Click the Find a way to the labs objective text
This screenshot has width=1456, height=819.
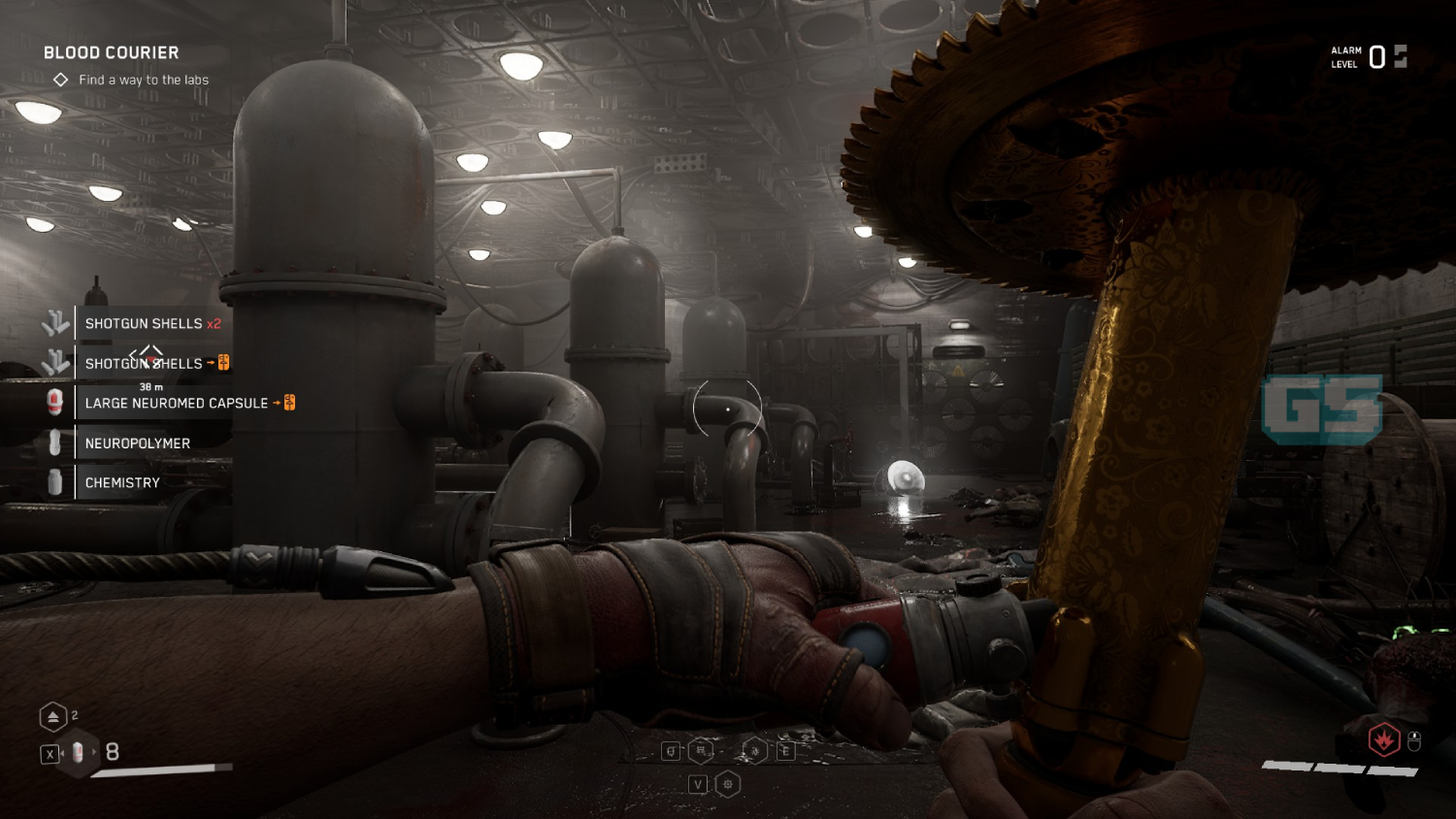pos(144,80)
